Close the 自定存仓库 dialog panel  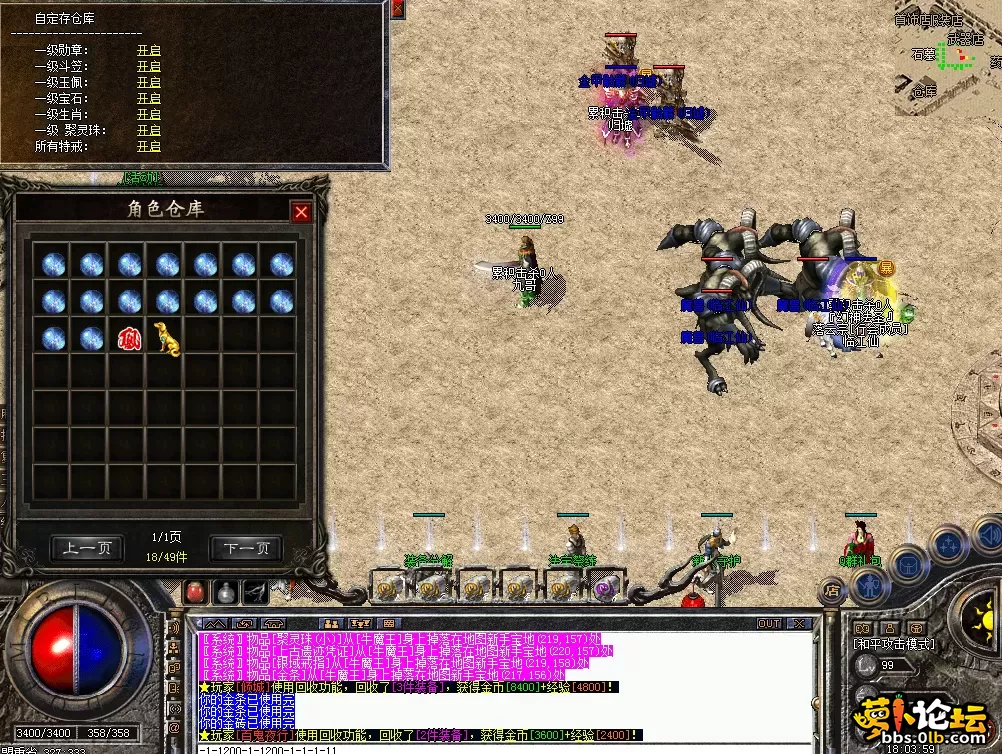click(x=398, y=9)
